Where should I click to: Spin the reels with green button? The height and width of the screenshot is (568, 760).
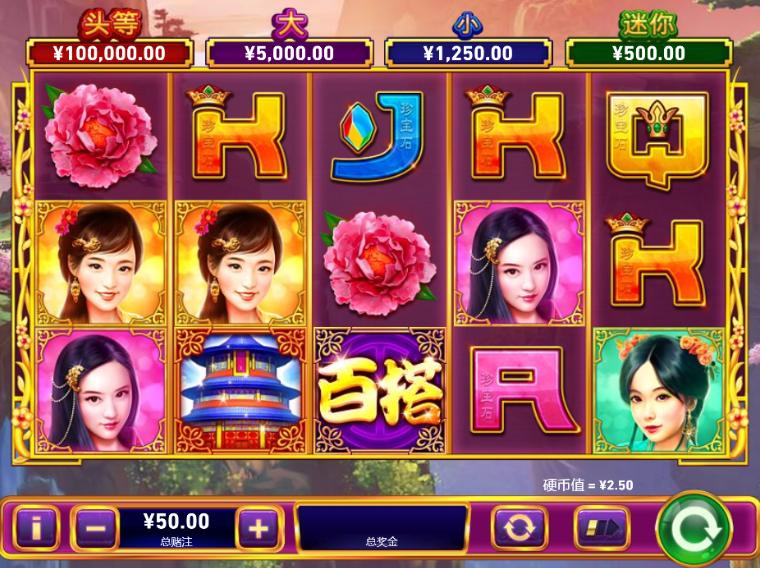[x=693, y=525]
